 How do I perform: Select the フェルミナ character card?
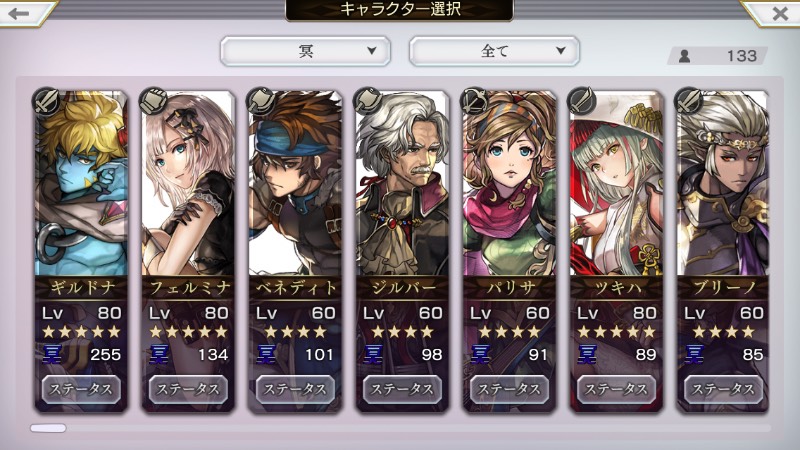pyautogui.click(x=188, y=190)
